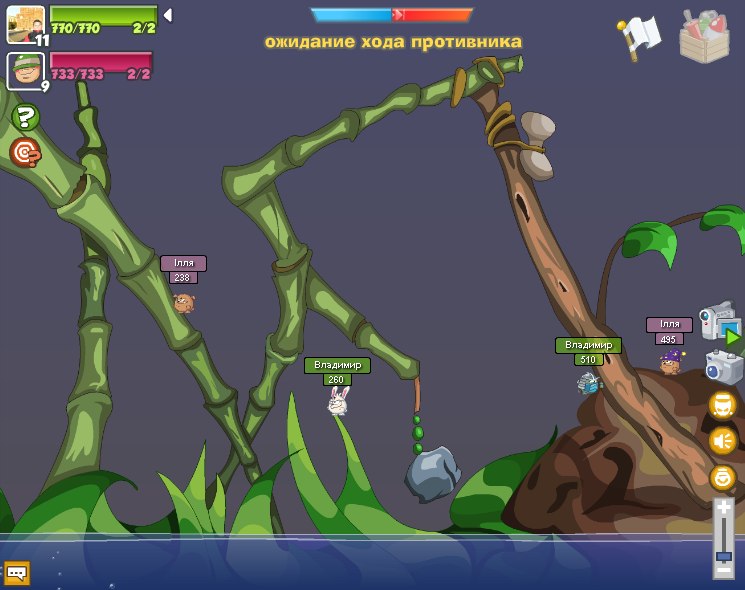Zoom out with the minus button
The width and height of the screenshot is (745, 590).
click(x=724, y=571)
